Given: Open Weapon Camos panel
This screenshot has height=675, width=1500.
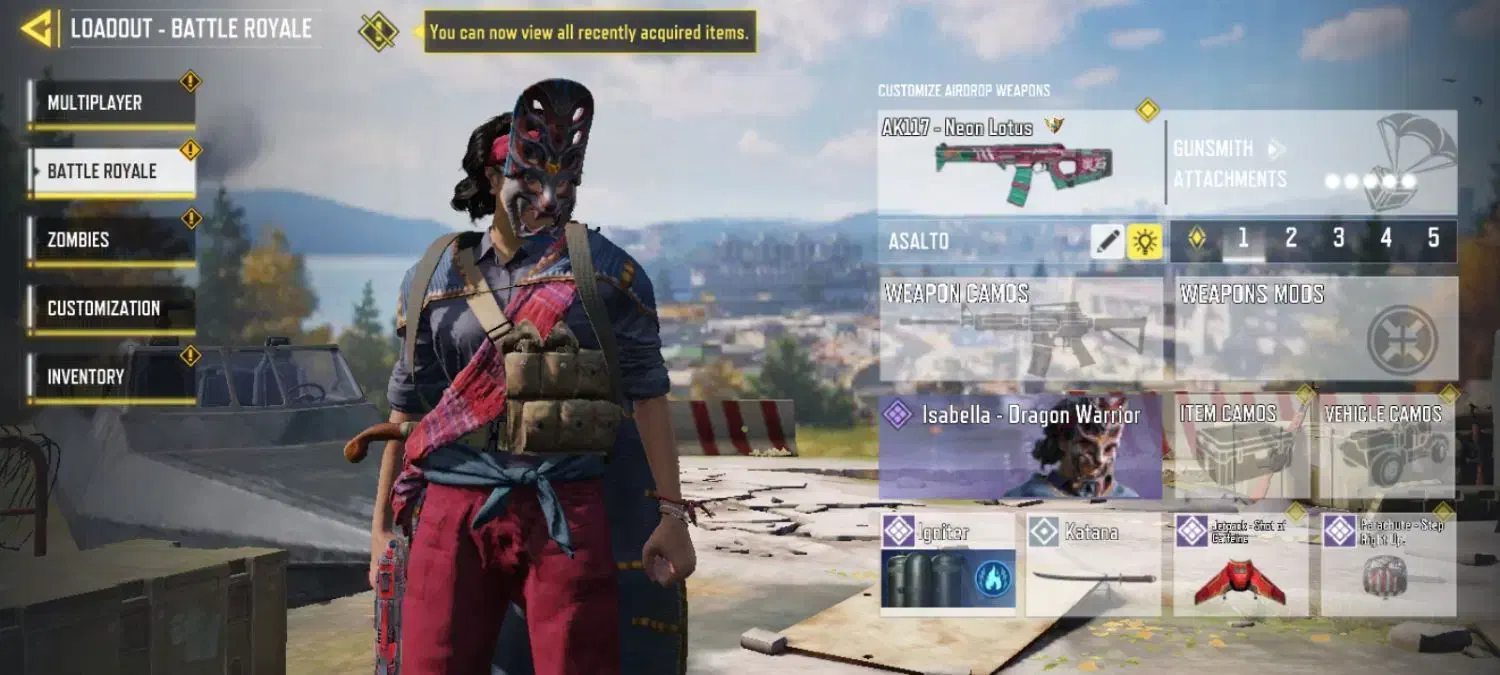Looking at the screenshot, I should [x=1020, y=330].
